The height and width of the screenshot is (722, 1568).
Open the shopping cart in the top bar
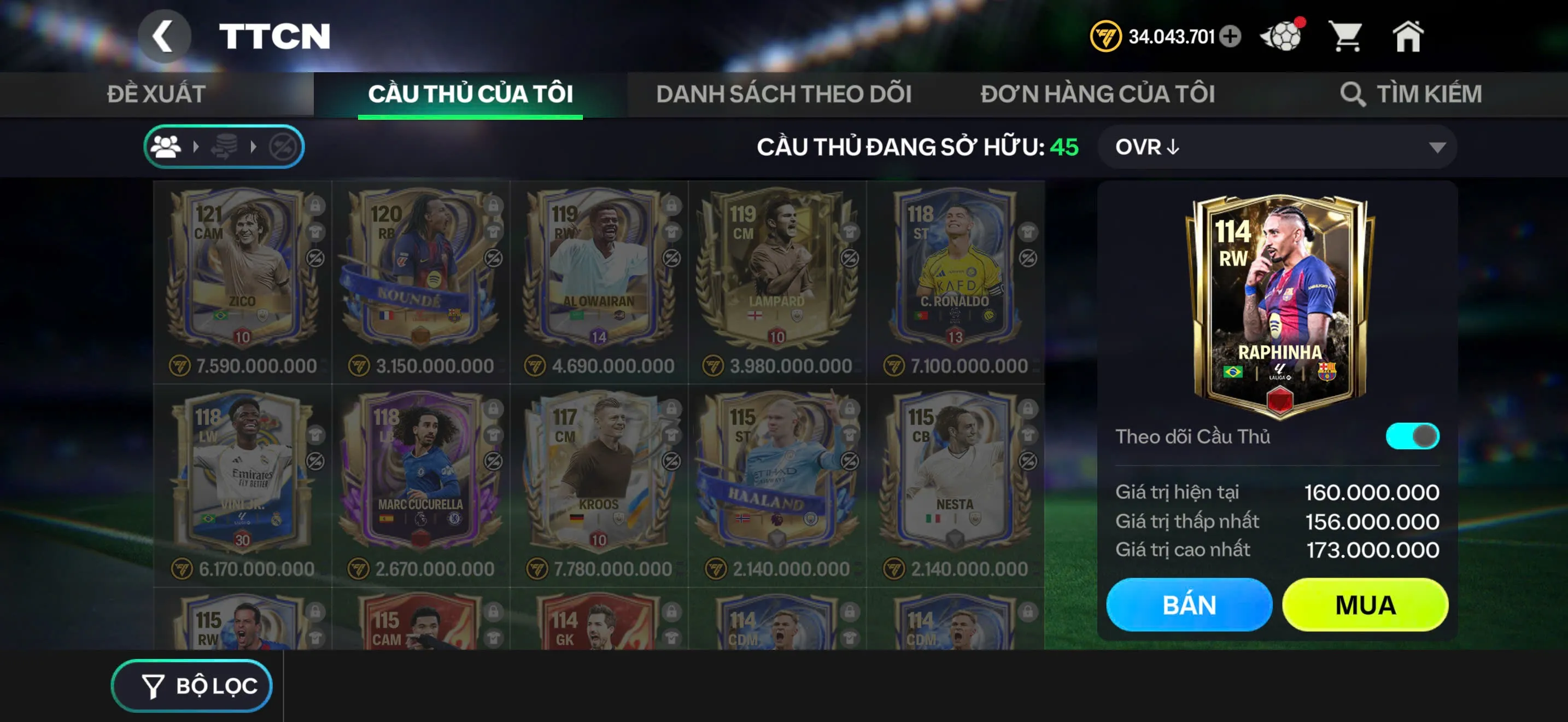pos(1349,38)
